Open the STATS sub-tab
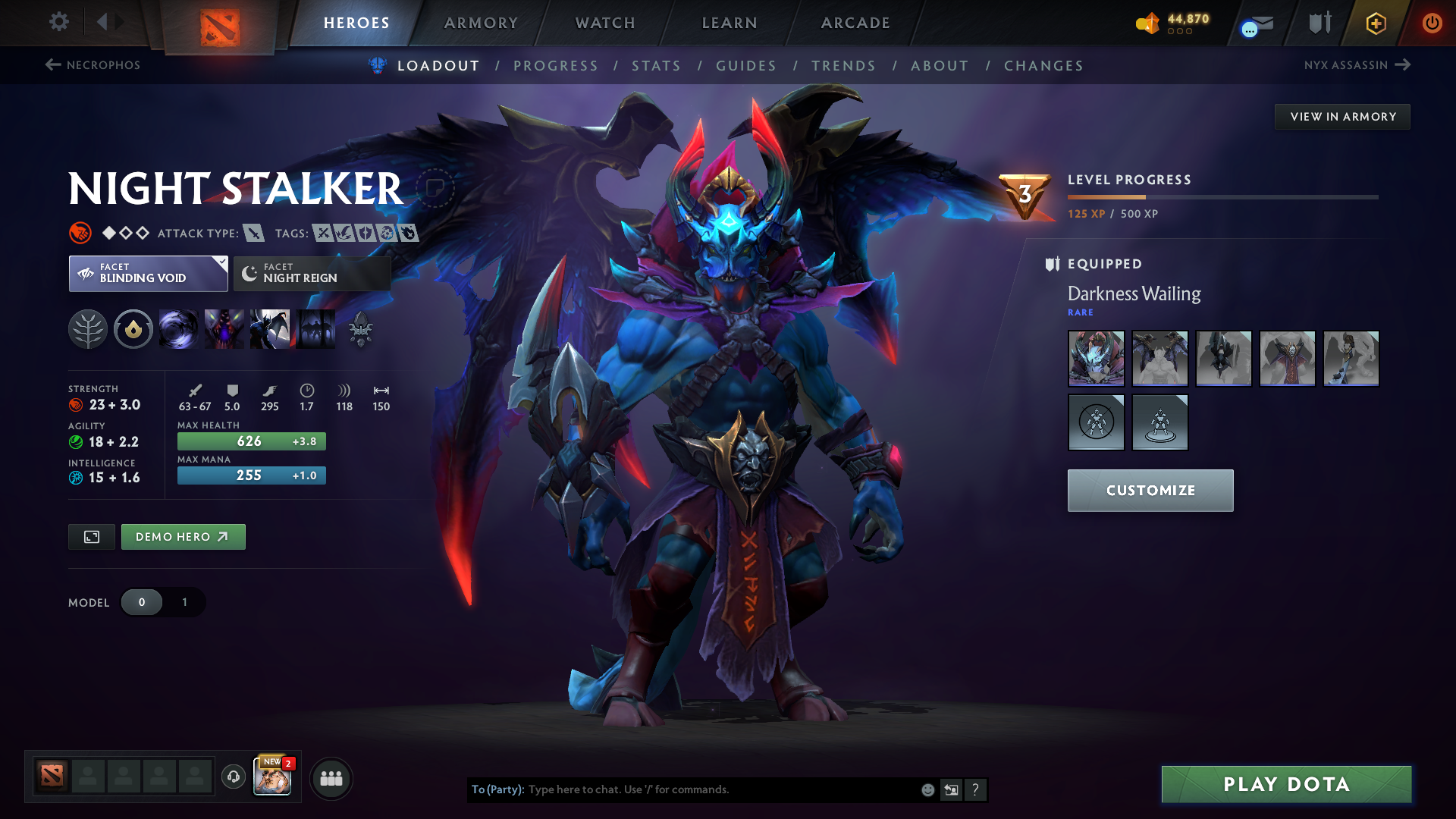This screenshot has height=819, width=1456. (x=657, y=66)
